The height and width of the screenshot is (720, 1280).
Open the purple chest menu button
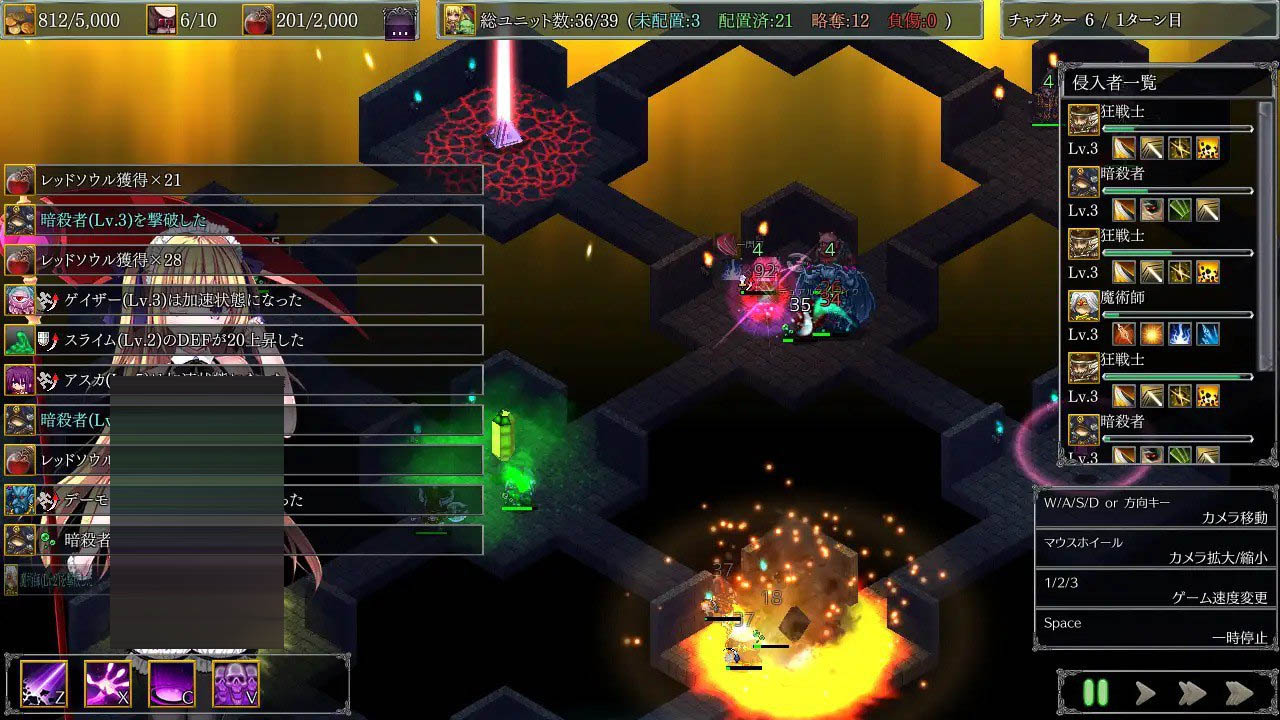click(x=400, y=21)
